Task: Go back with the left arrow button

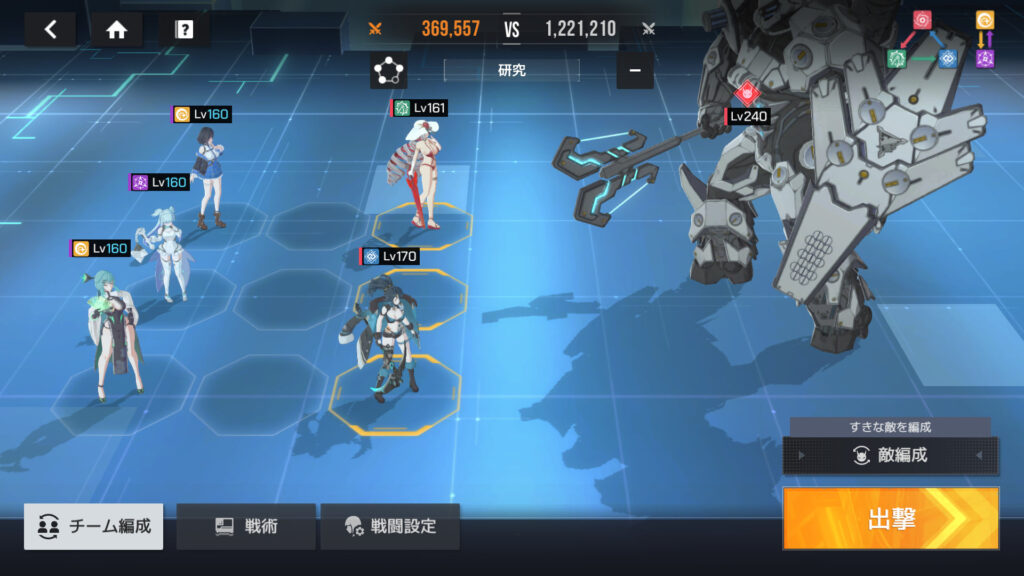Action: click(50, 29)
